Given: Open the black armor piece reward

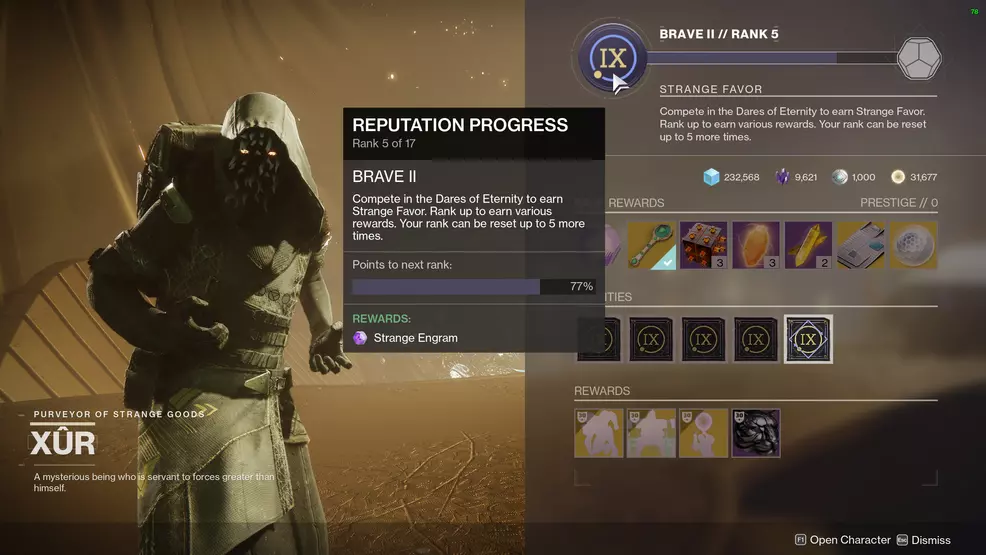Looking at the screenshot, I should pyautogui.click(x=756, y=433).
